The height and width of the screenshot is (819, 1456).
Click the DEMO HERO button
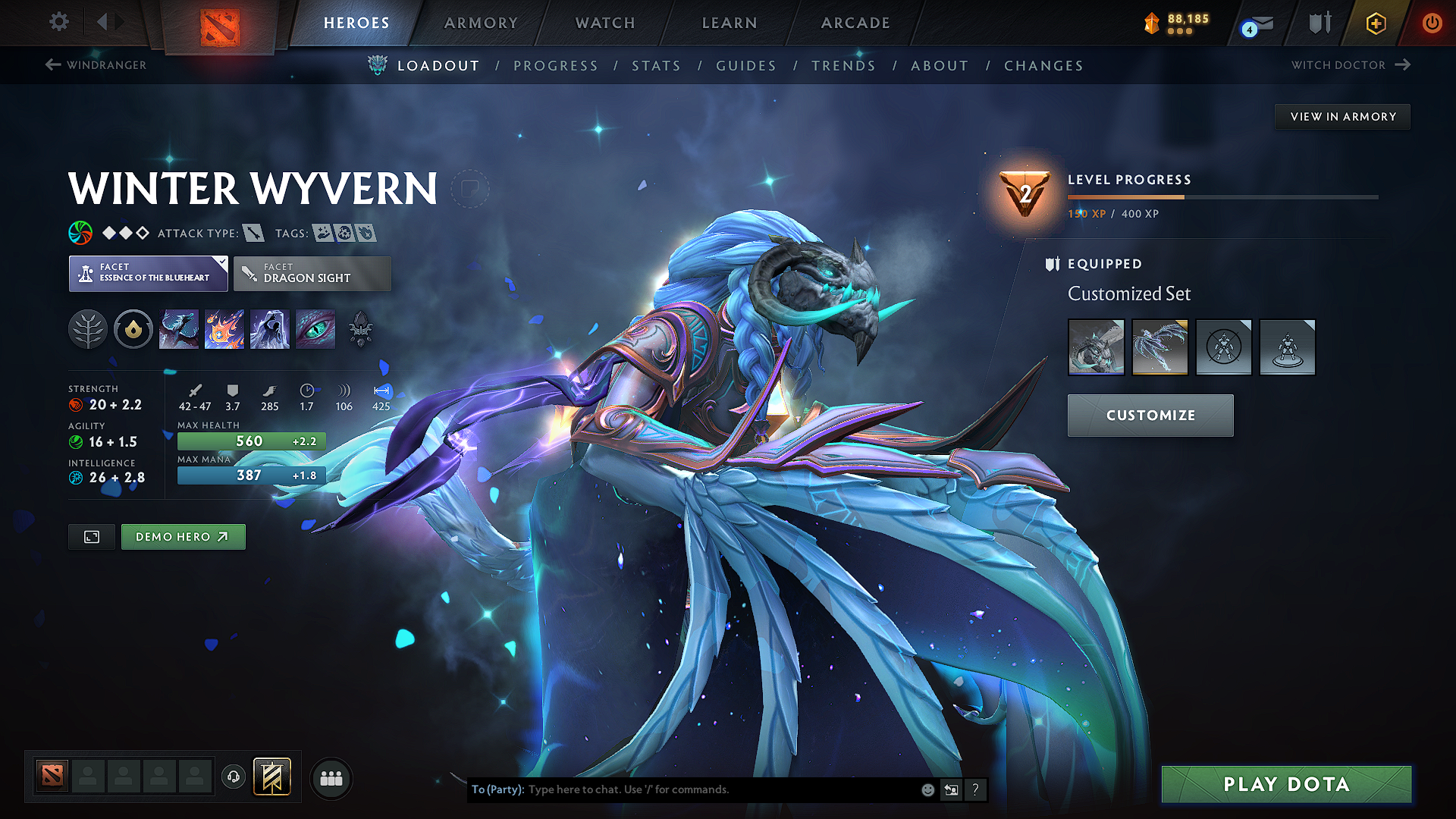point(183,536)
